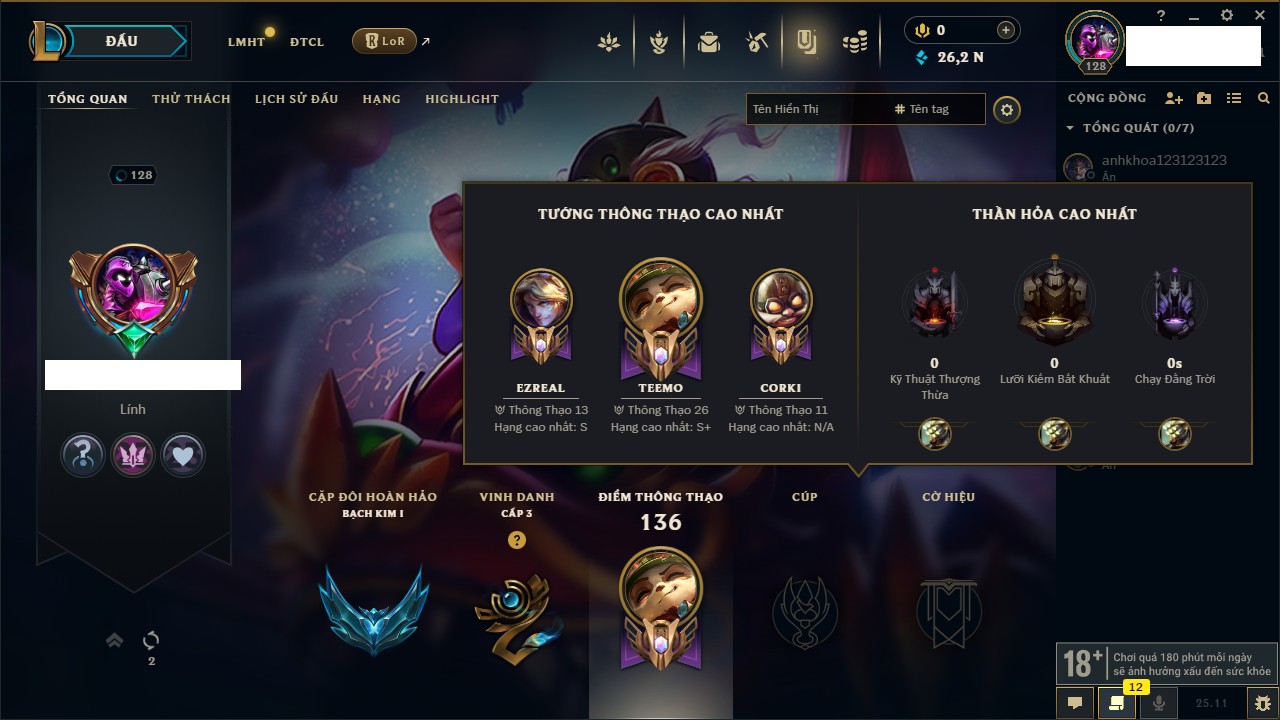Switch to the THỬ THÁCH tab
Viewport: 1280px width, 720px height.
point(191,99)
